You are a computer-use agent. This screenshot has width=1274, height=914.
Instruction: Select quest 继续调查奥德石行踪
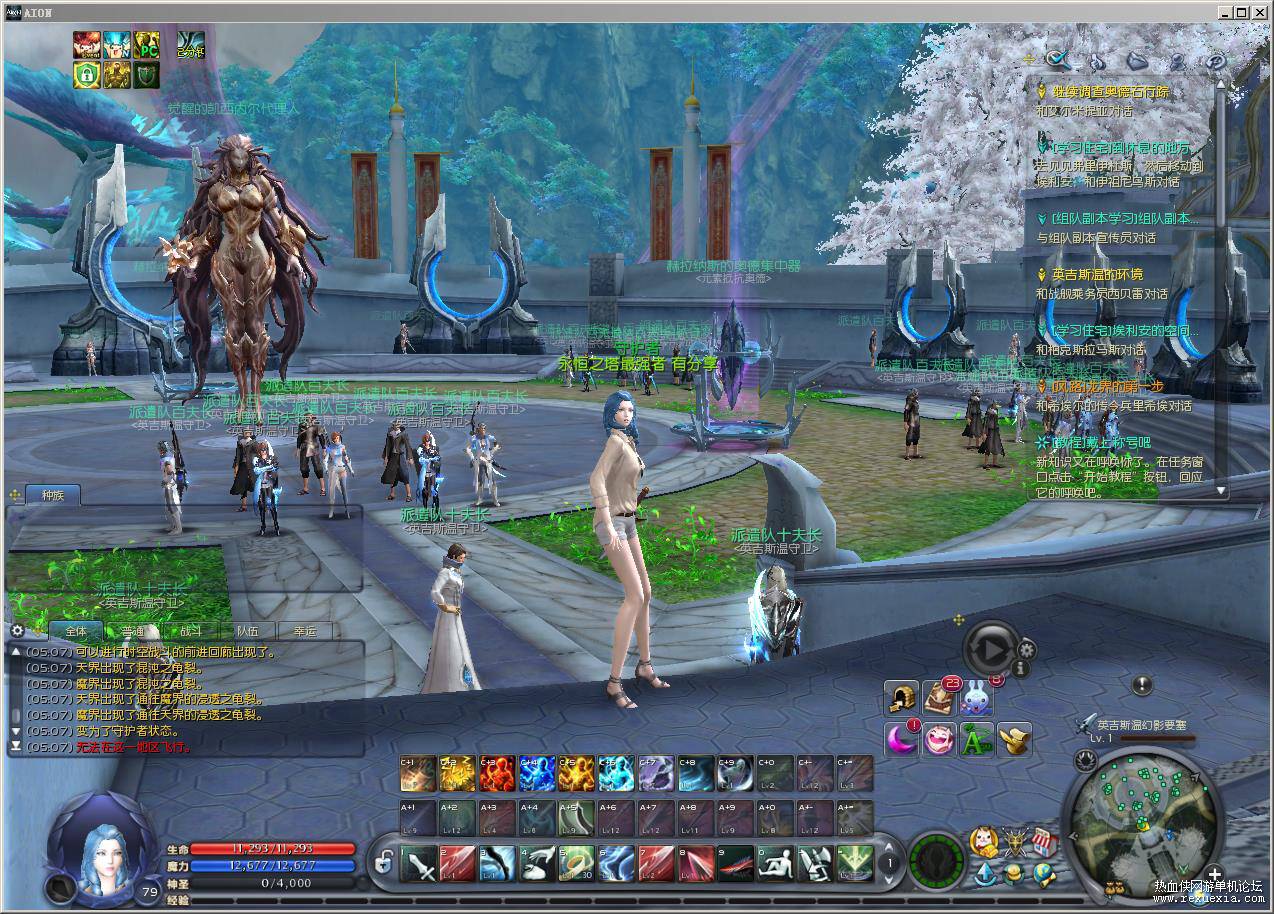1110,92
